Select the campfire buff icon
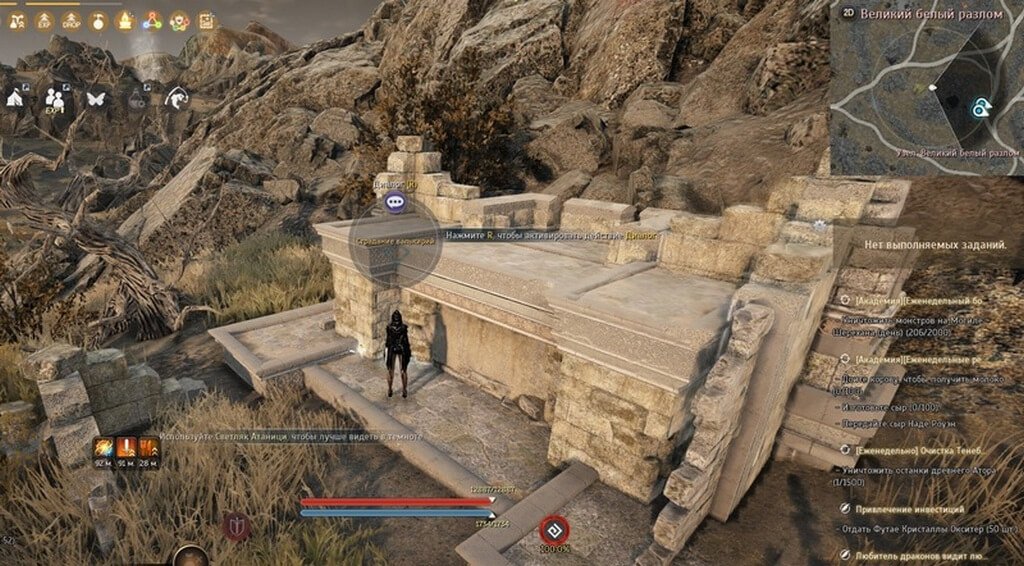1024x566 pixels. click(x=125, y=20)
